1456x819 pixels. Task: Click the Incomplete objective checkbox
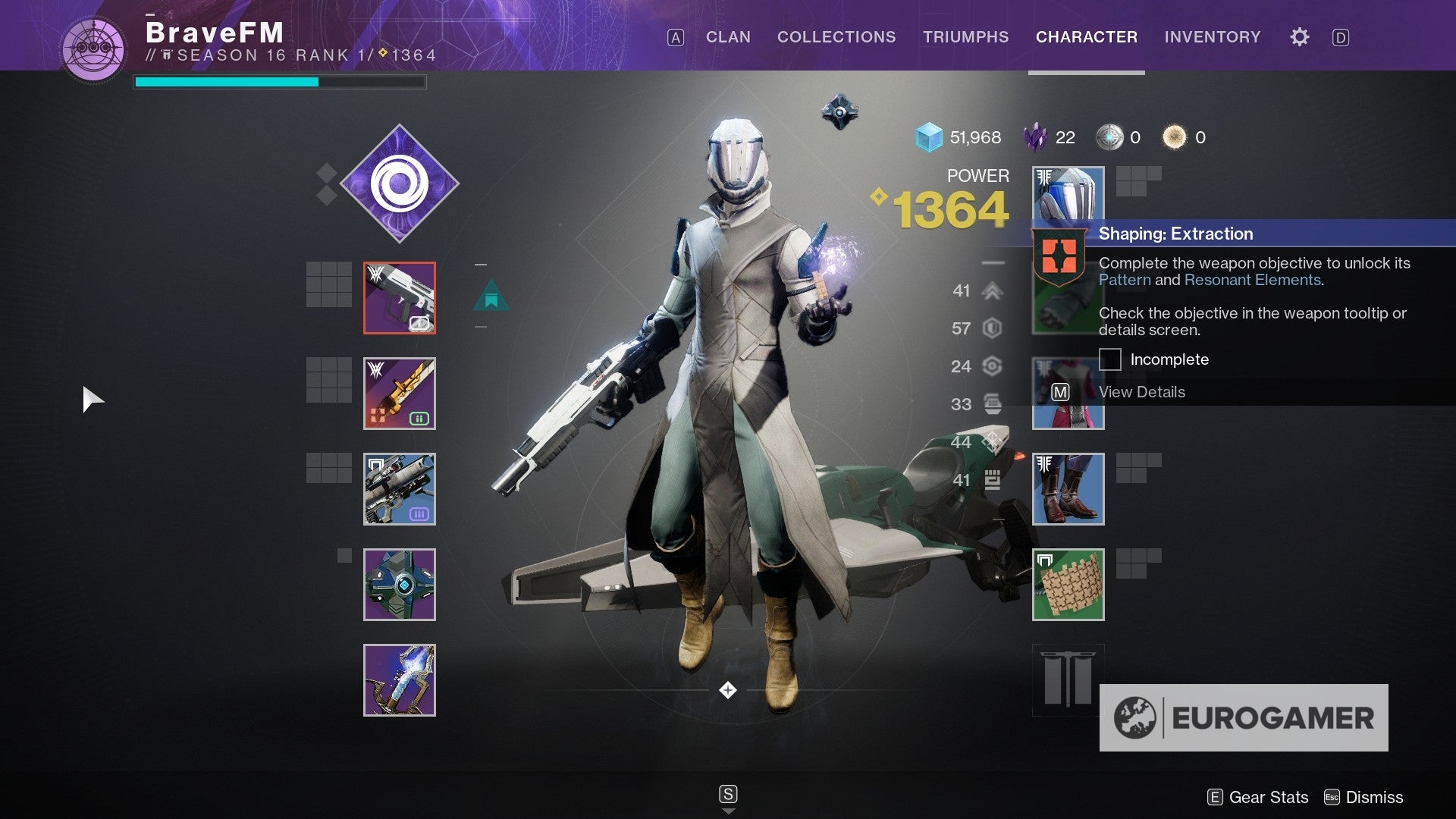pos(1109,359)
